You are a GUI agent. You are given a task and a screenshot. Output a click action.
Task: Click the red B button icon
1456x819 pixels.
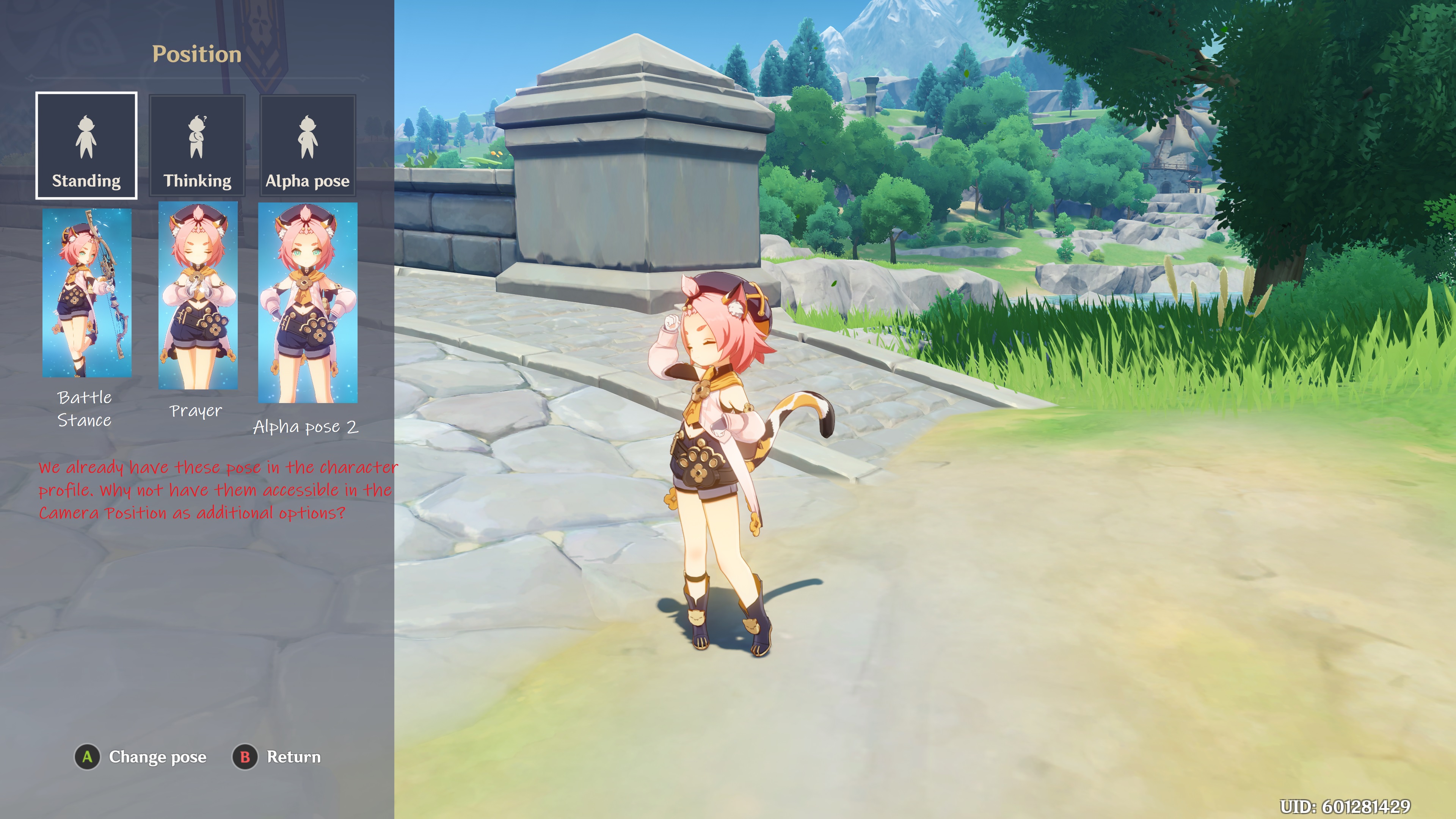pos(245,758)
